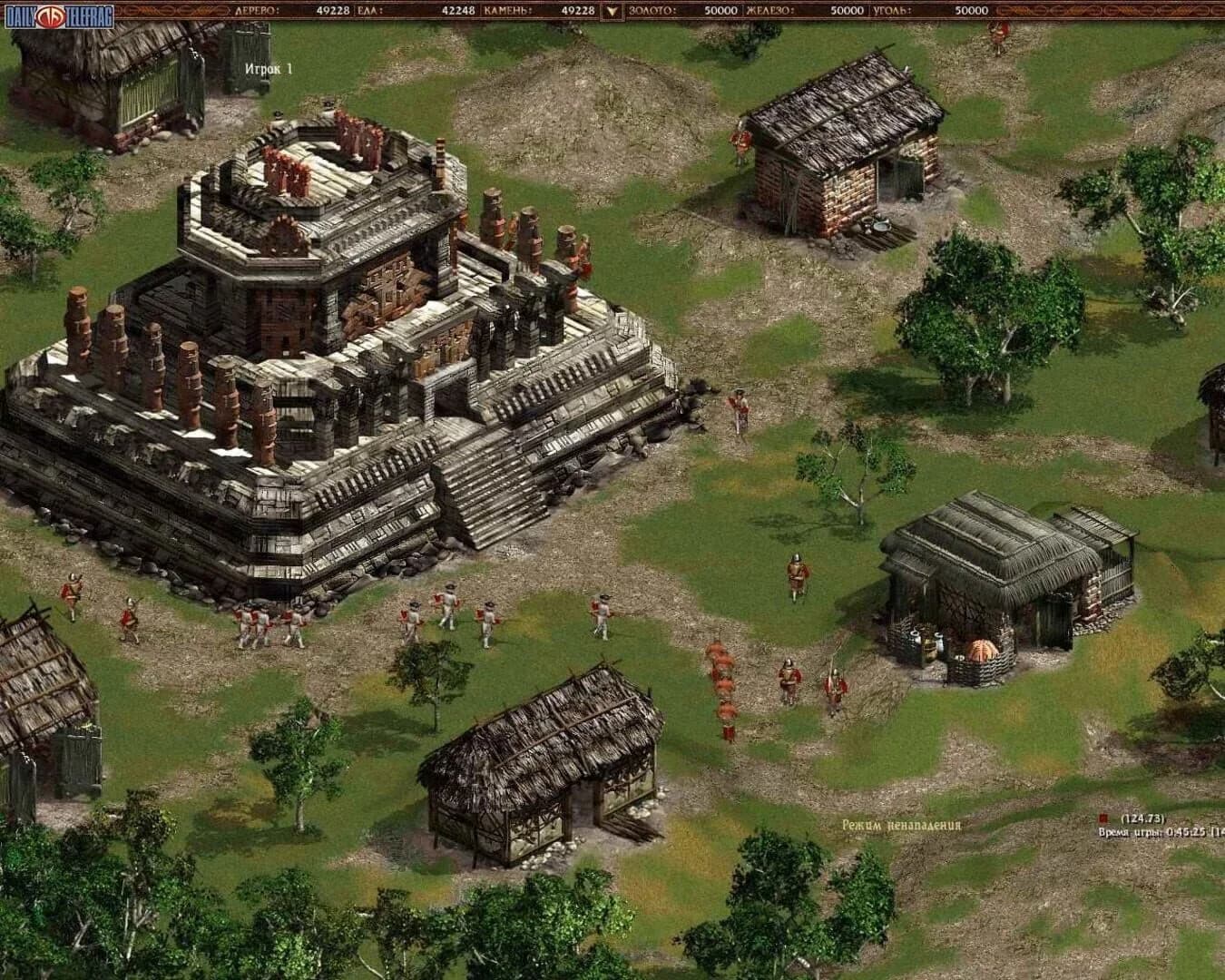Click the Игрок 1 player label
Viewport: 1225px width, 980px height.
[x=269, y=65]
